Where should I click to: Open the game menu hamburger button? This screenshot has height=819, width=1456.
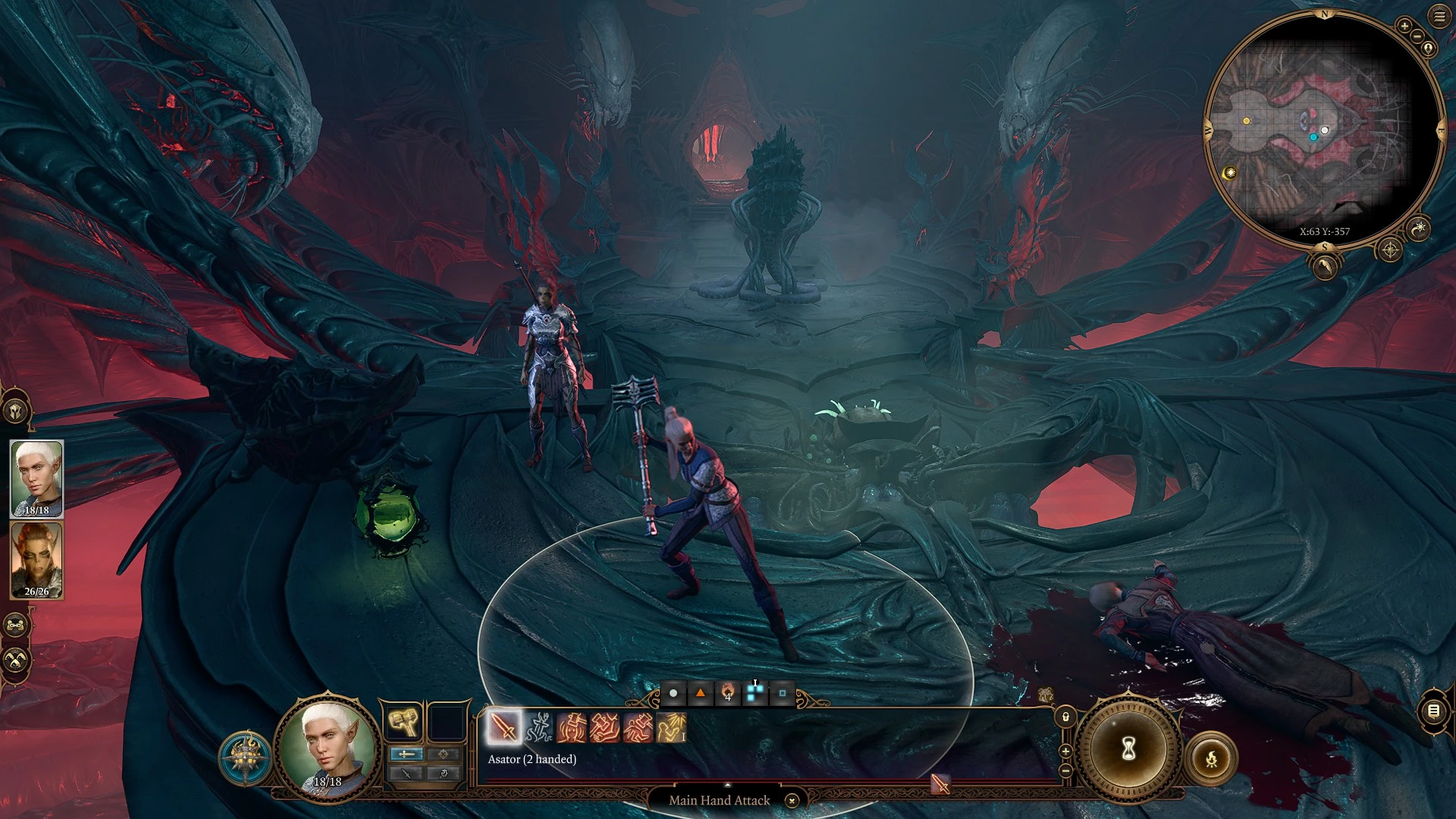(1439, 17)
